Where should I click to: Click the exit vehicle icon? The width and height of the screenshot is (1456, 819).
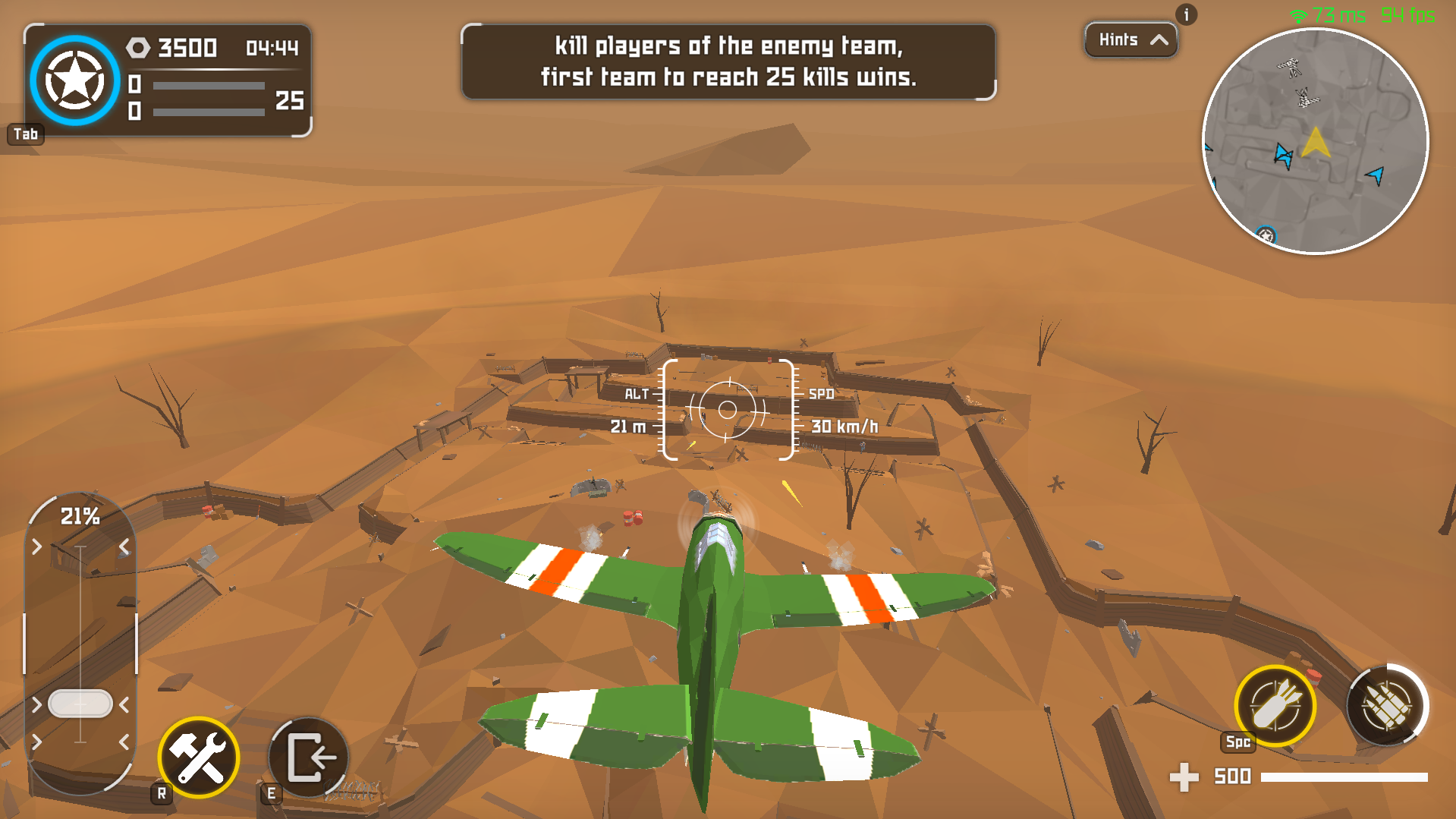[307, 757]
